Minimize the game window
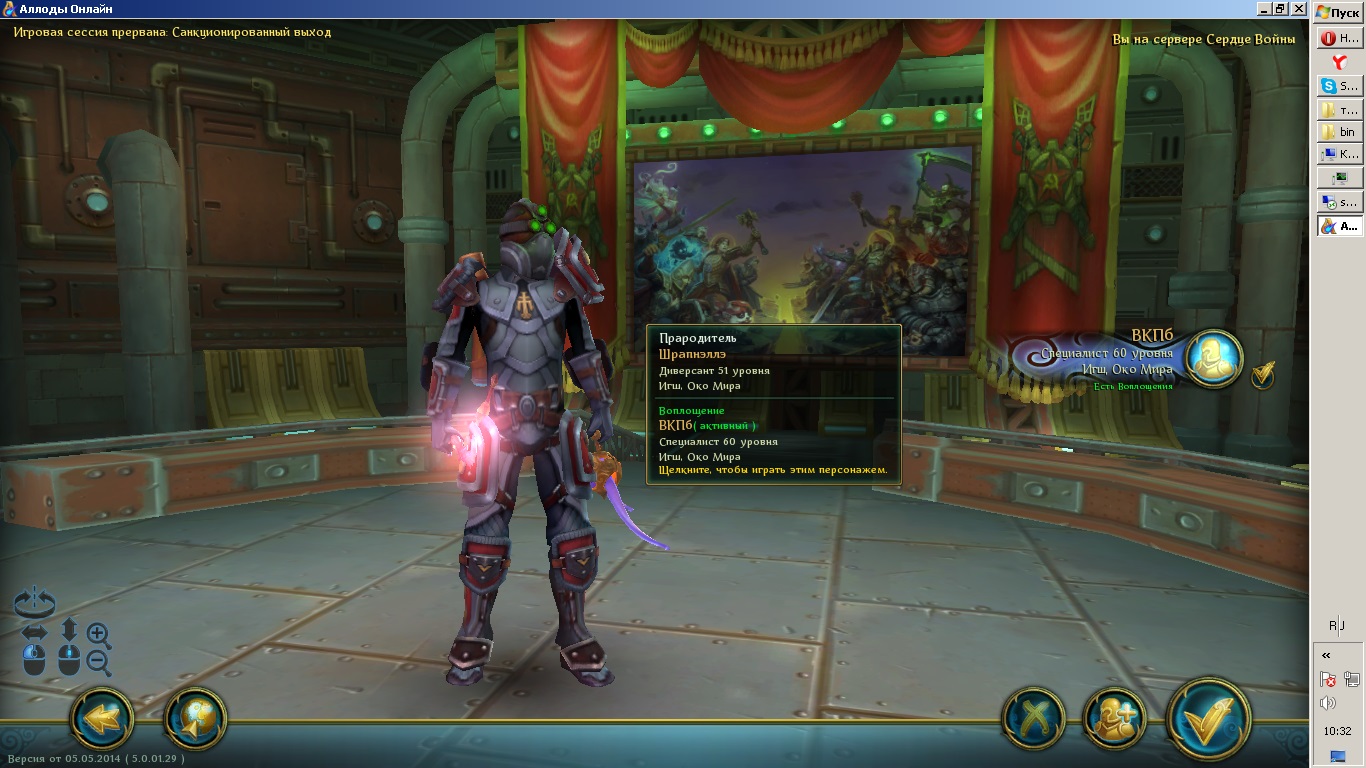Screen dimensions: 1366x768 coord(1263,8)
